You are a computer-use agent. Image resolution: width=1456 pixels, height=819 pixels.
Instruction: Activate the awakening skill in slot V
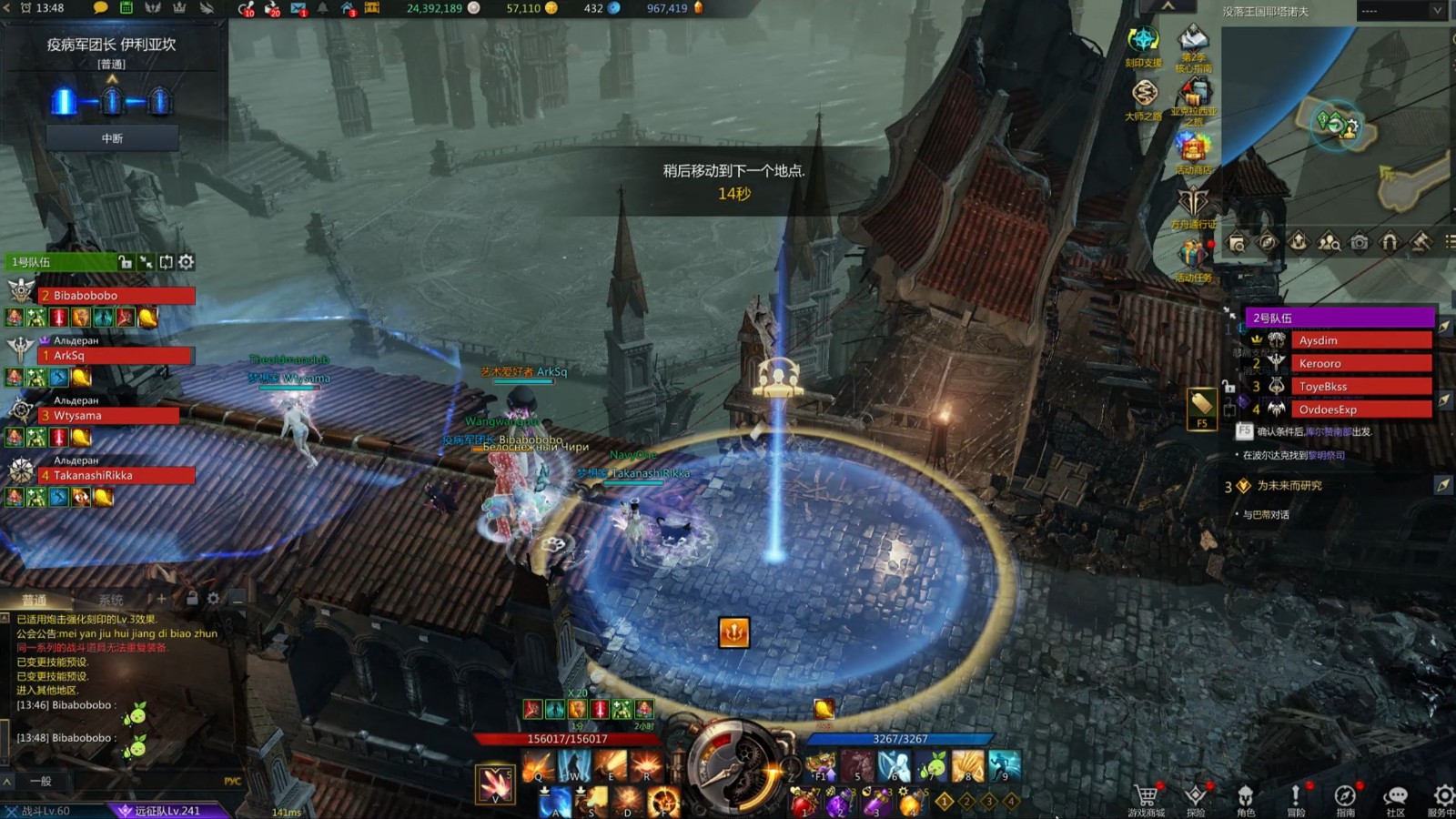click(x=496, y=784)
